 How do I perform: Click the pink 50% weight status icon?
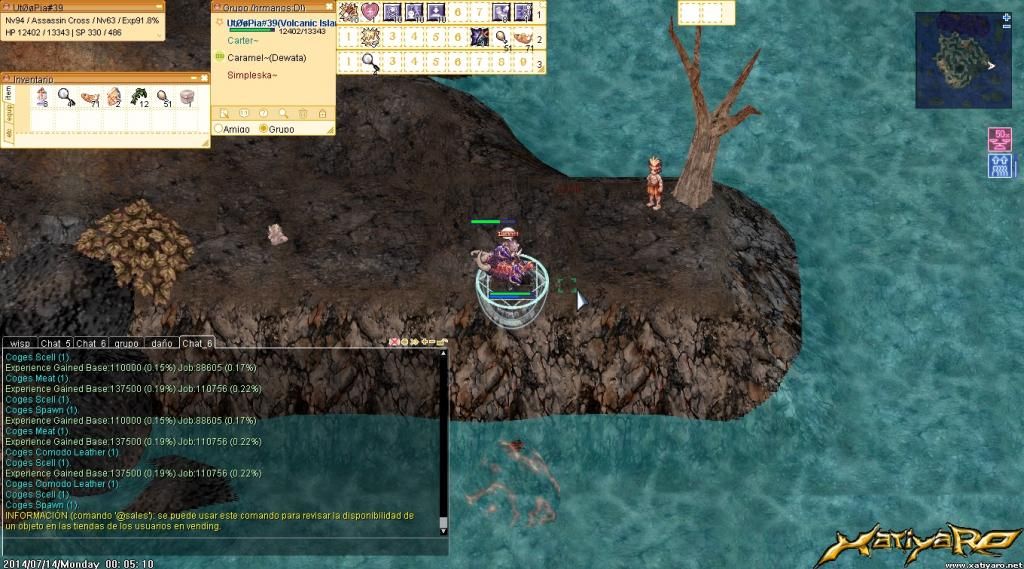pyautogui.click(x=999, y=139)
